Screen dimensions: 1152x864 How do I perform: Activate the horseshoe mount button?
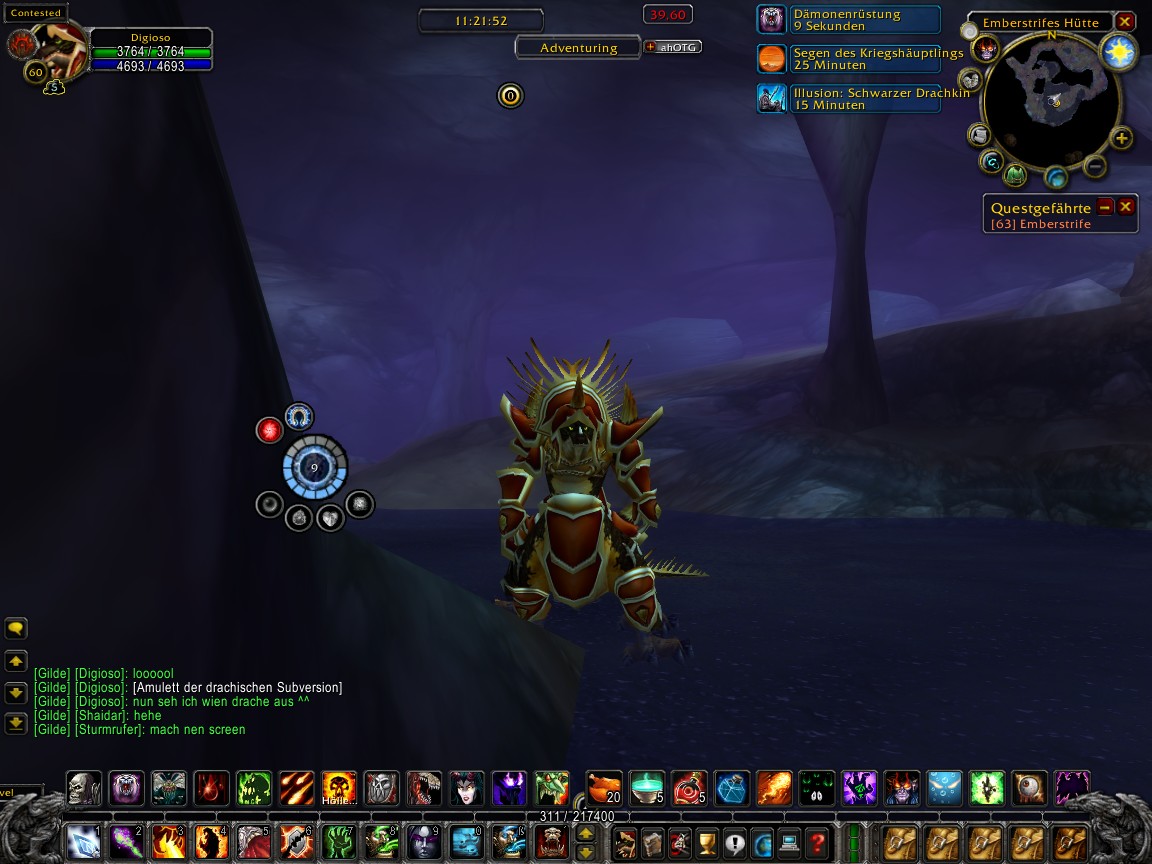[298, 416]
